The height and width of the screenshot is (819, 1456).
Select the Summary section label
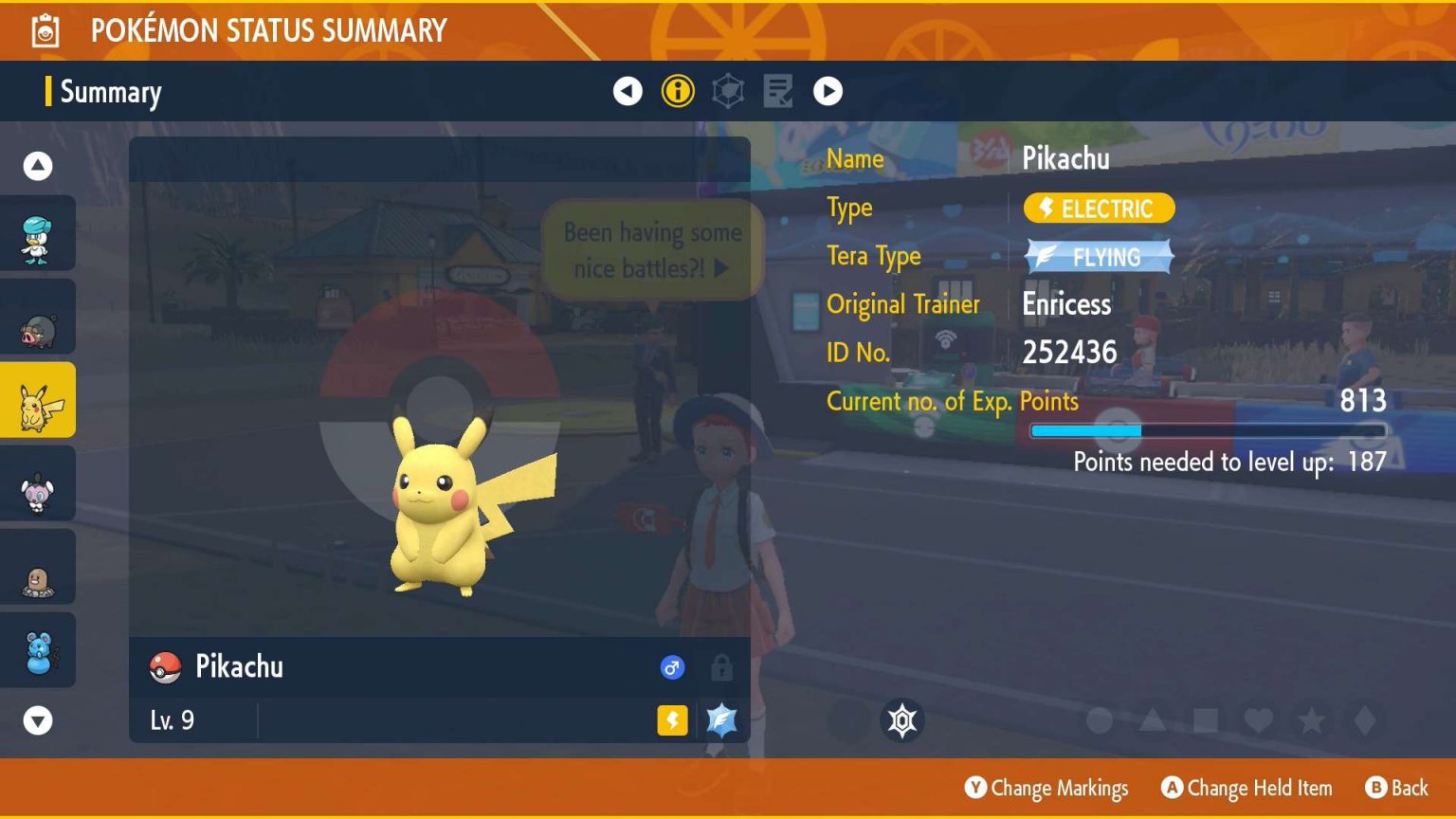(110, 92)
